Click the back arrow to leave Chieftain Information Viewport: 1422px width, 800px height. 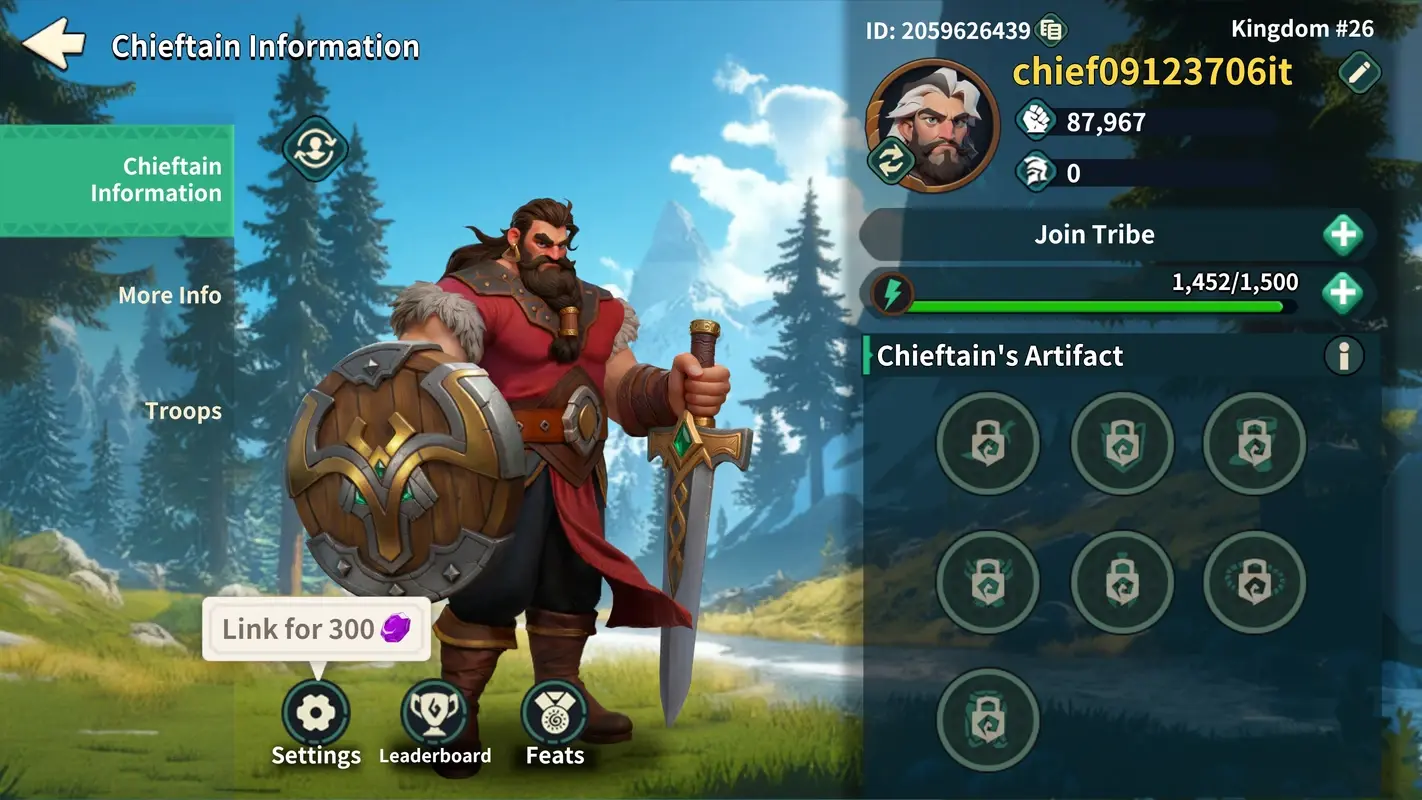(55, 42)
